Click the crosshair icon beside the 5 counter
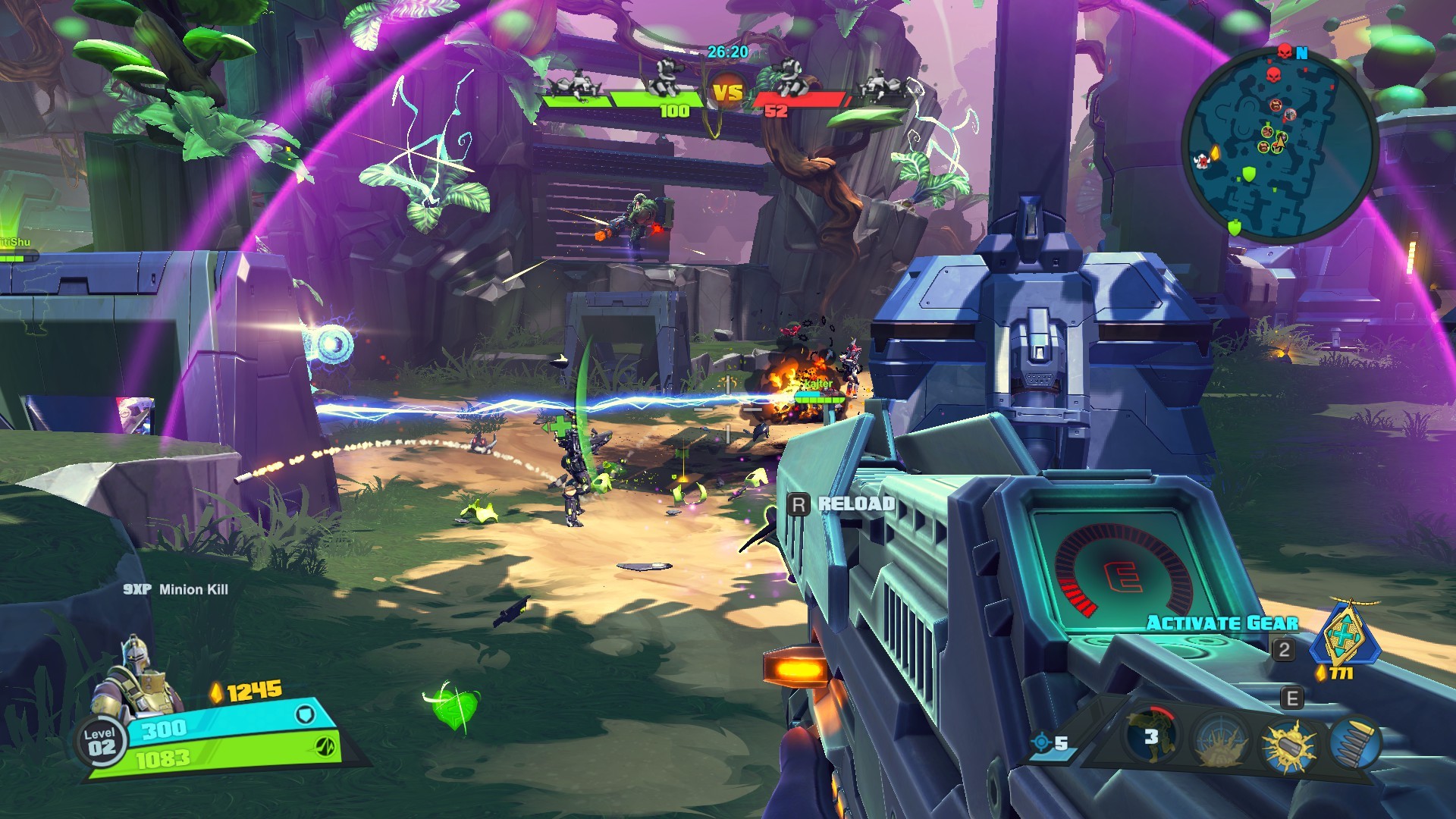1456x819 pixels. [1042, 742]
